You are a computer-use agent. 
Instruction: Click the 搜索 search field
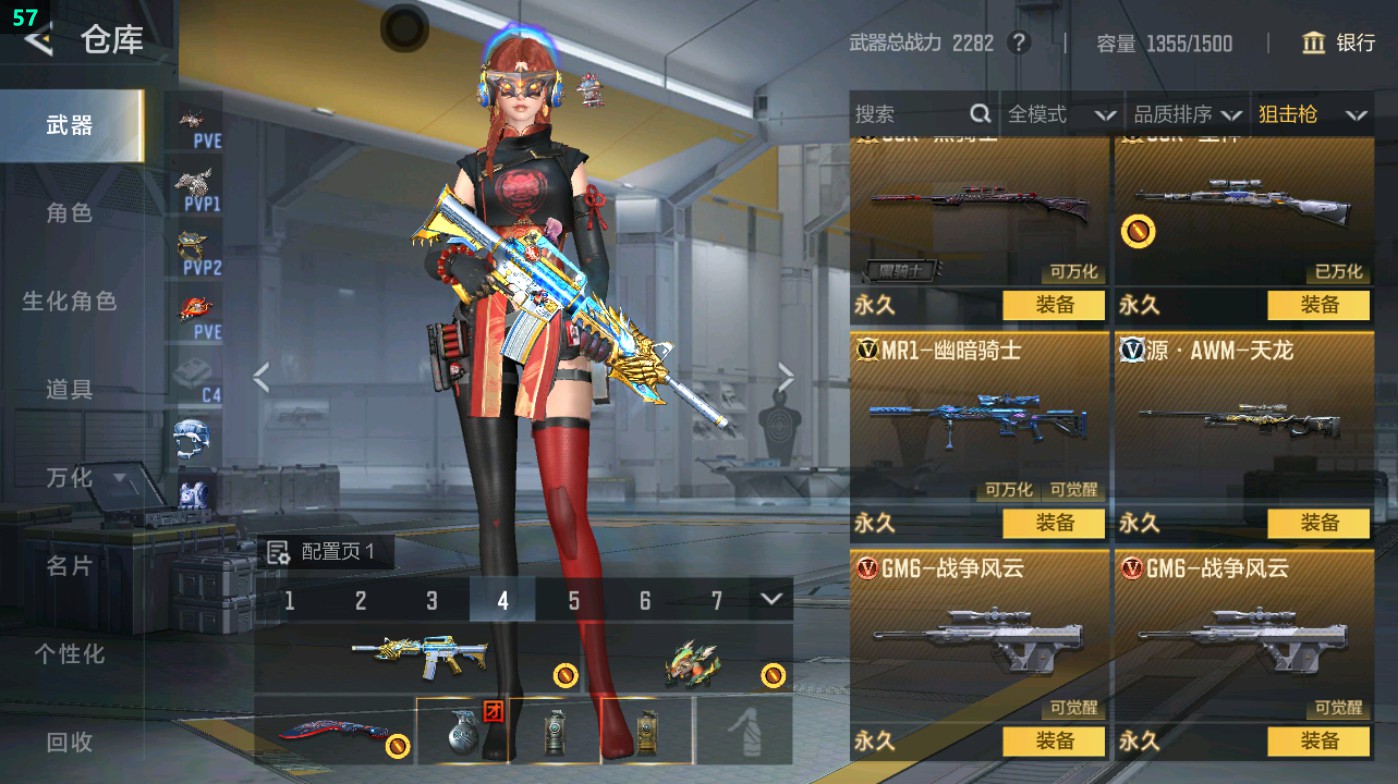tap(910, 115)
